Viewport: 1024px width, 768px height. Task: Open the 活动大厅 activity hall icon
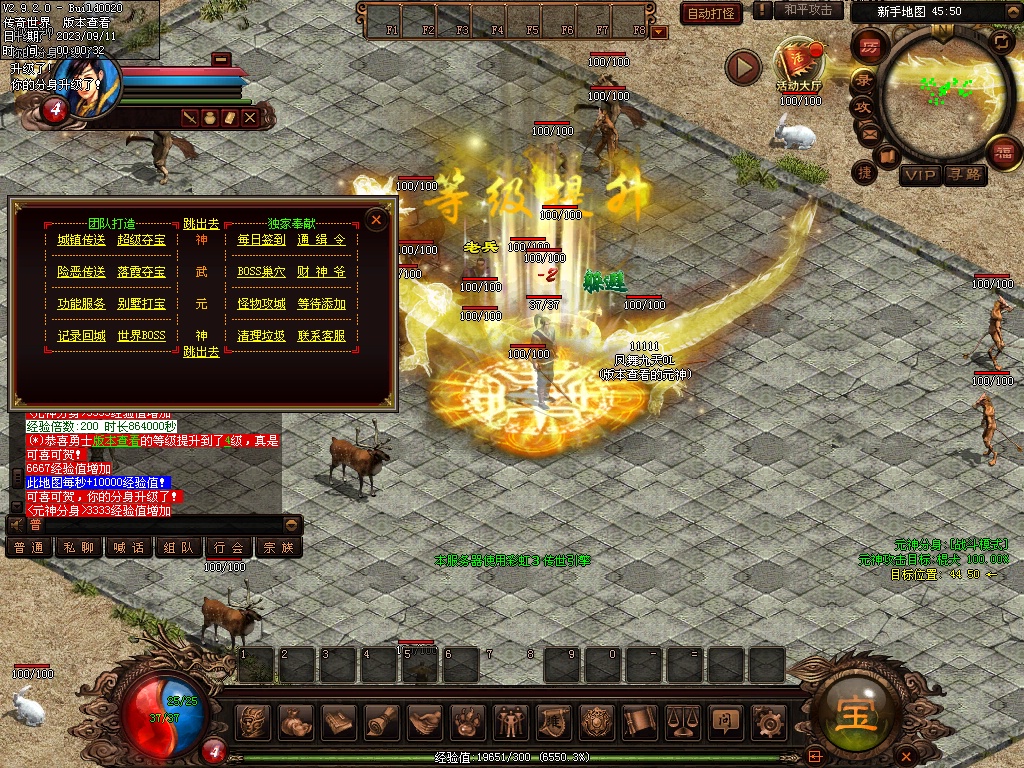pos(798,62)
